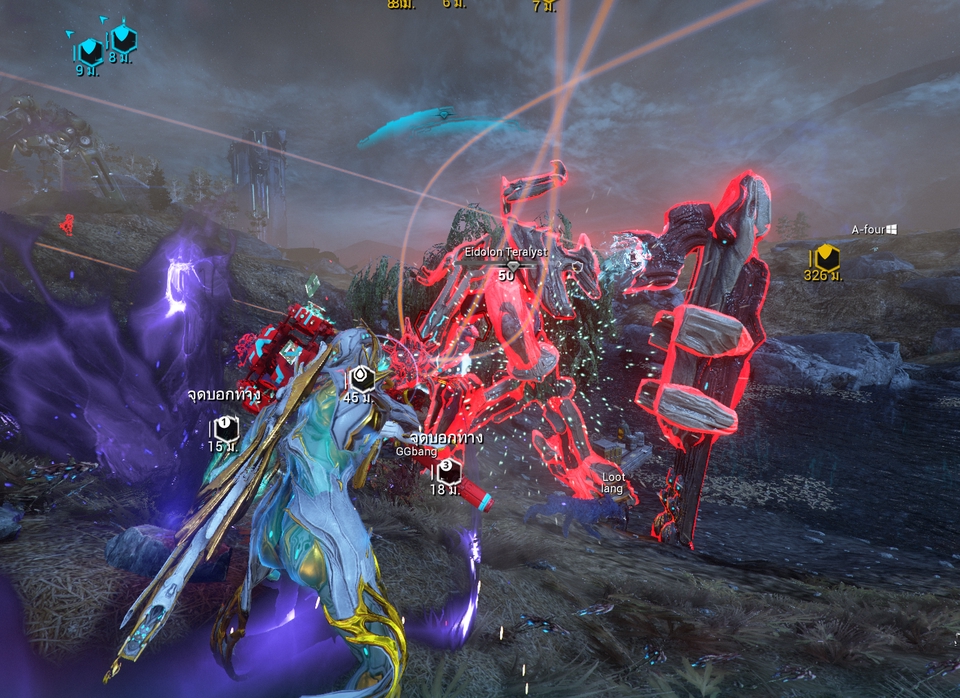Click the cyan shield marker at 8 m
Viewport: 960px width, 698px height.
[x=122, y=39]
